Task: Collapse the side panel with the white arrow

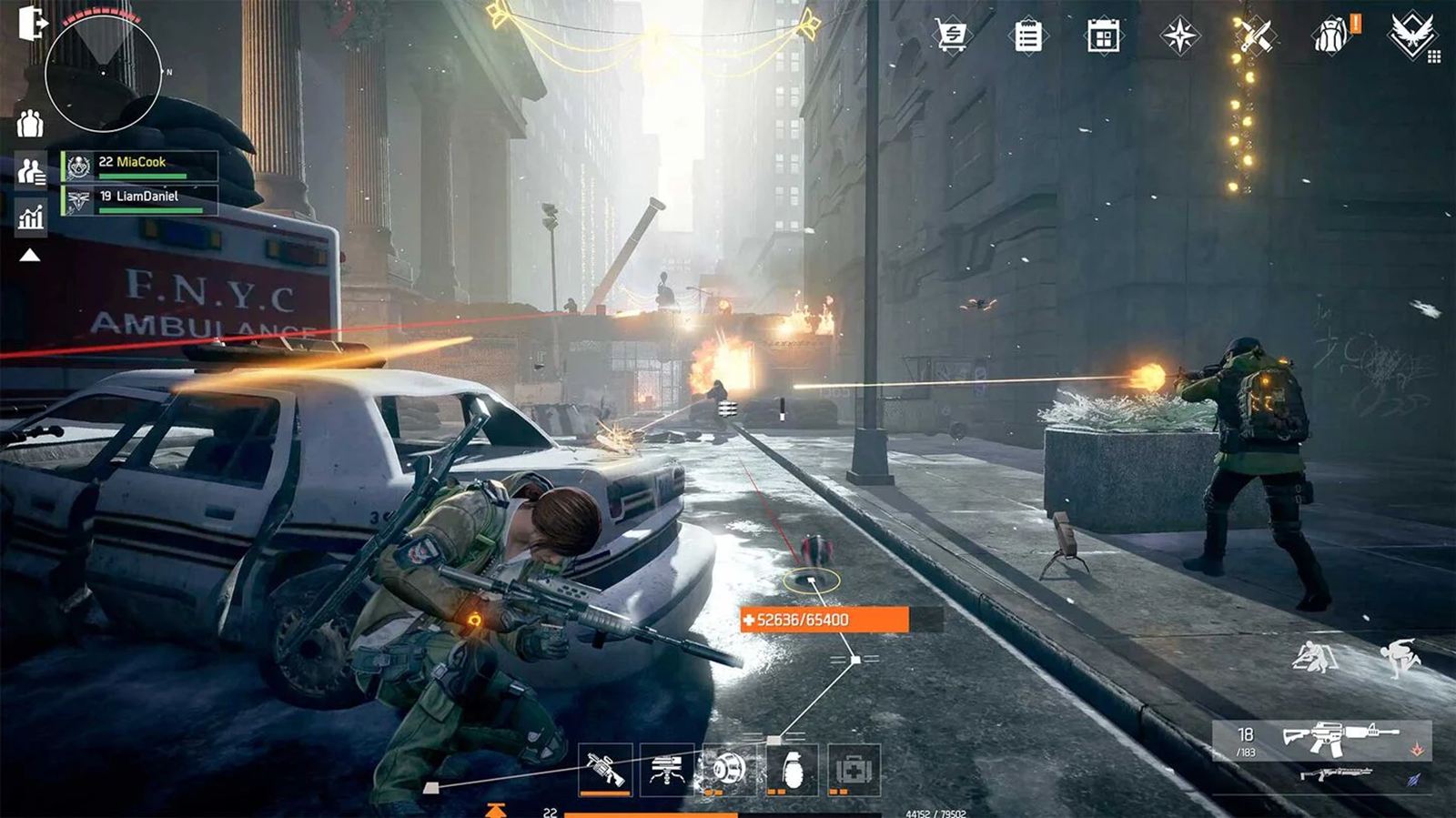Action: 30,256
